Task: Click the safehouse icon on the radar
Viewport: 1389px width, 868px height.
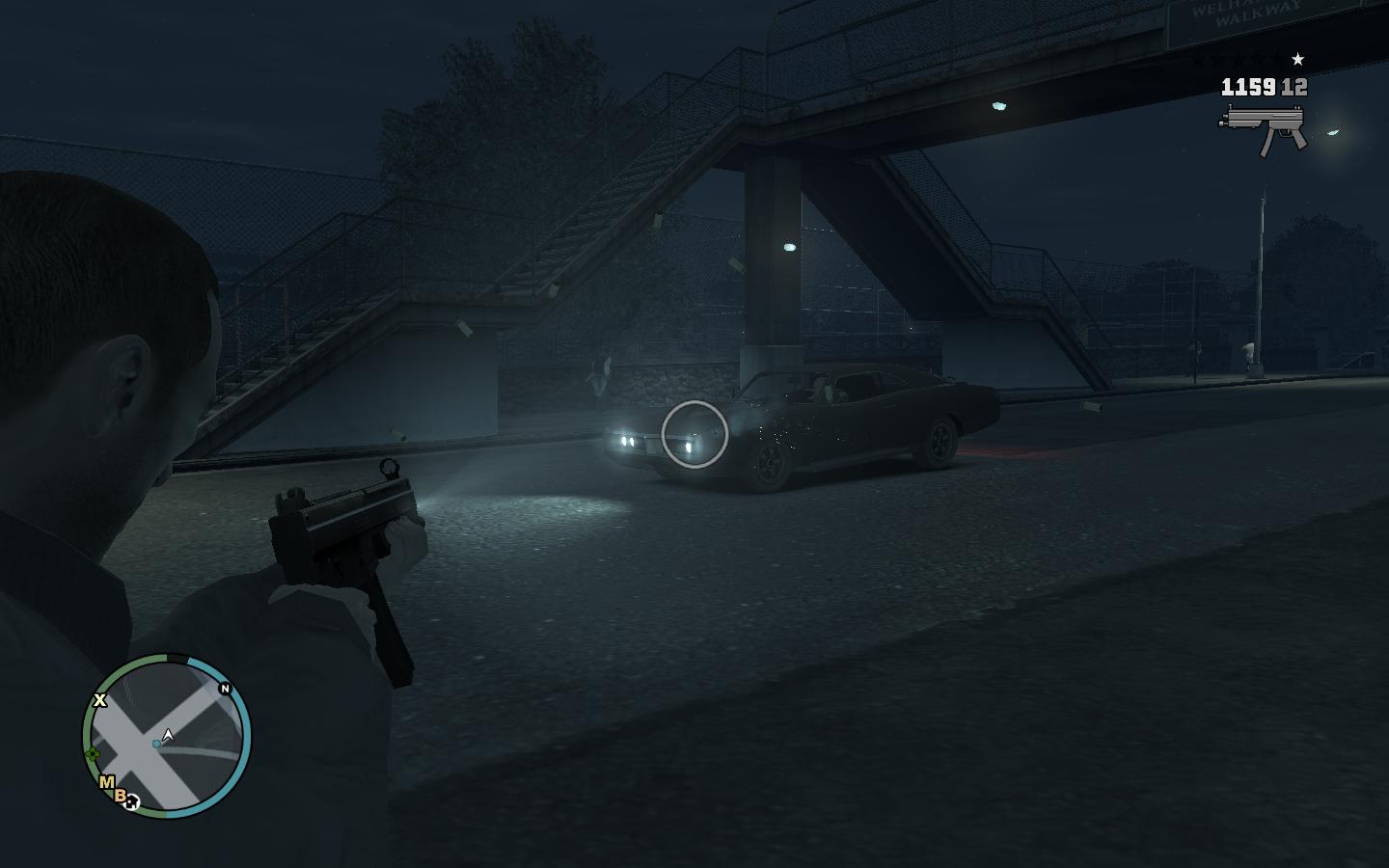Action: [132, 801]
